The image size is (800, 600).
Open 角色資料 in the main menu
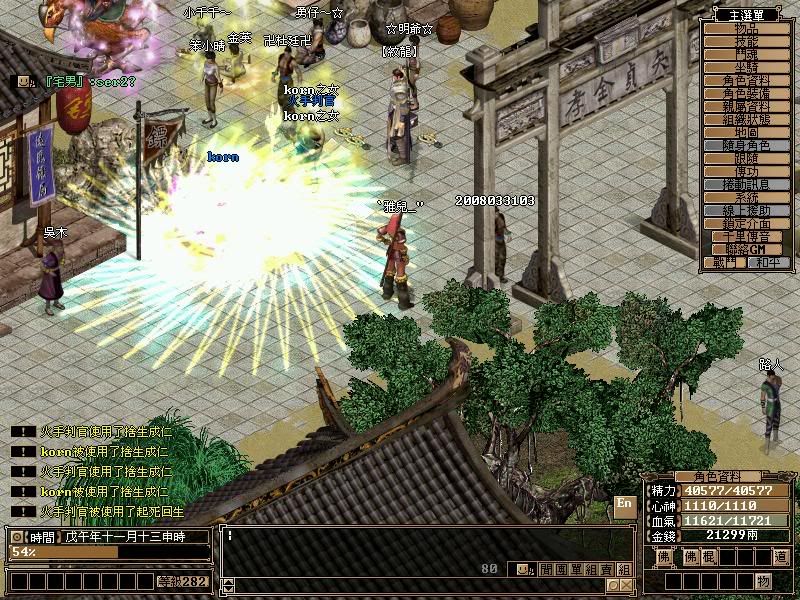point(746,81)
